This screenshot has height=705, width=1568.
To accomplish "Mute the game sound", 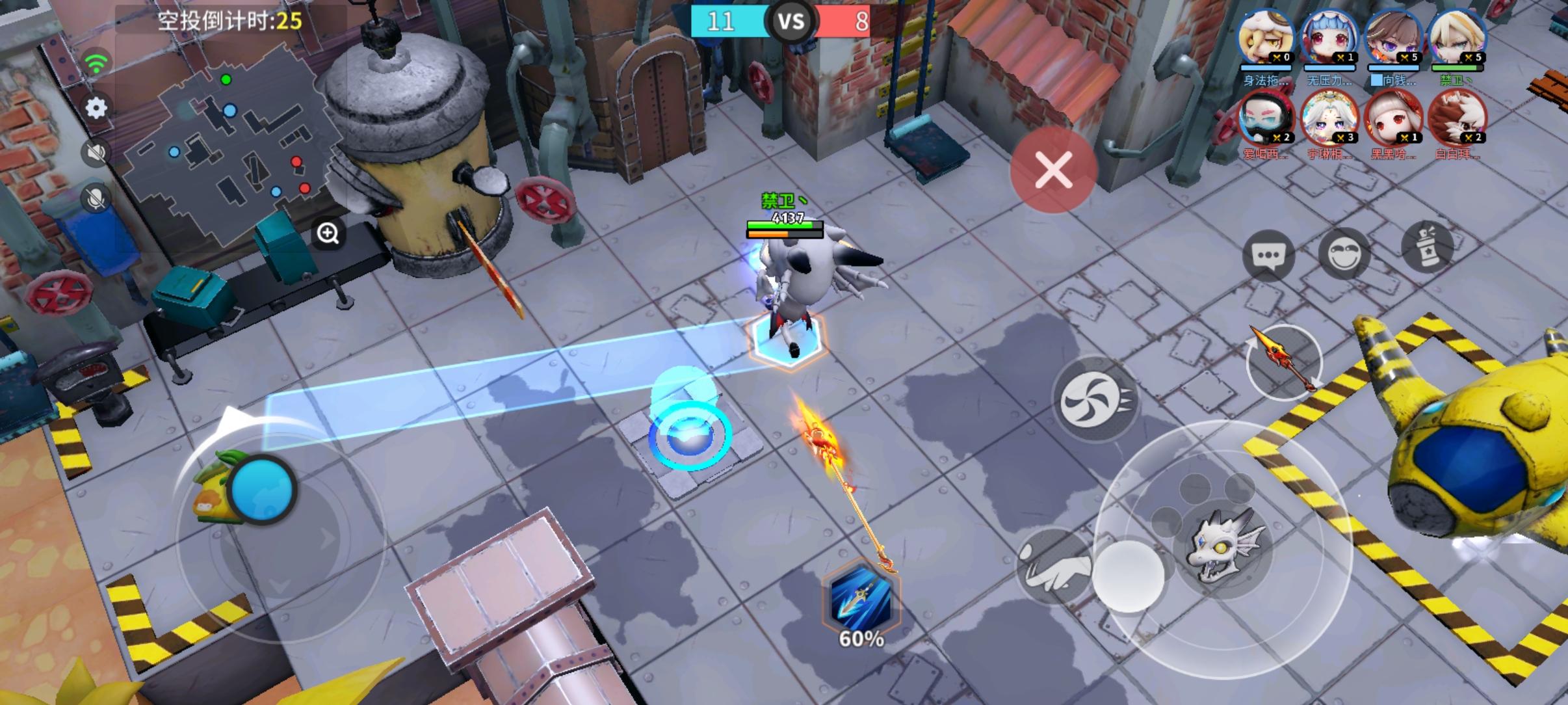I will coord(96,151).
